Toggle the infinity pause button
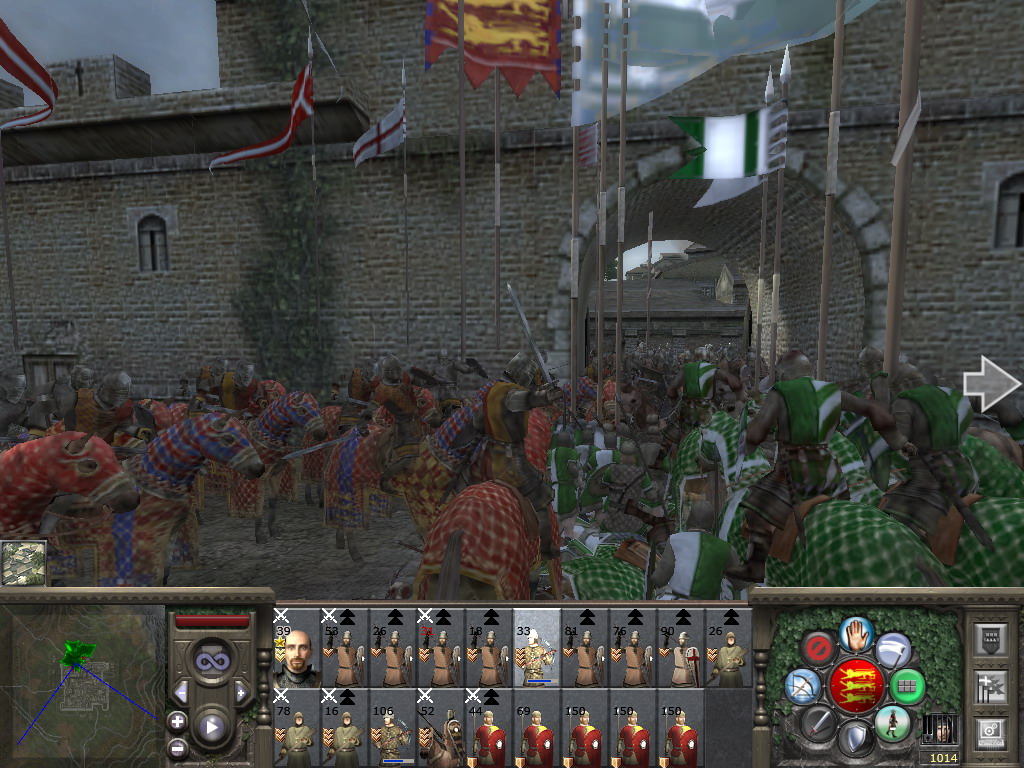Image resolution: width=1024 pixels, height=768 pixels. click(211, 661)
